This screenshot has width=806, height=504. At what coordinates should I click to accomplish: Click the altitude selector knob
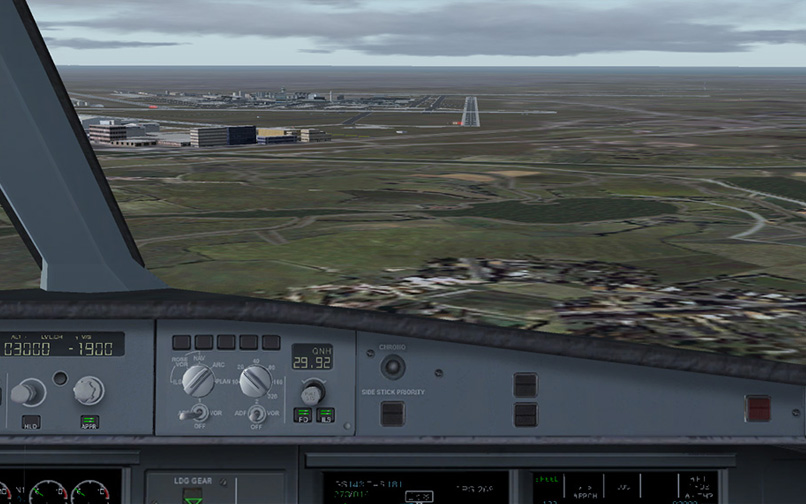click(28, 391)
